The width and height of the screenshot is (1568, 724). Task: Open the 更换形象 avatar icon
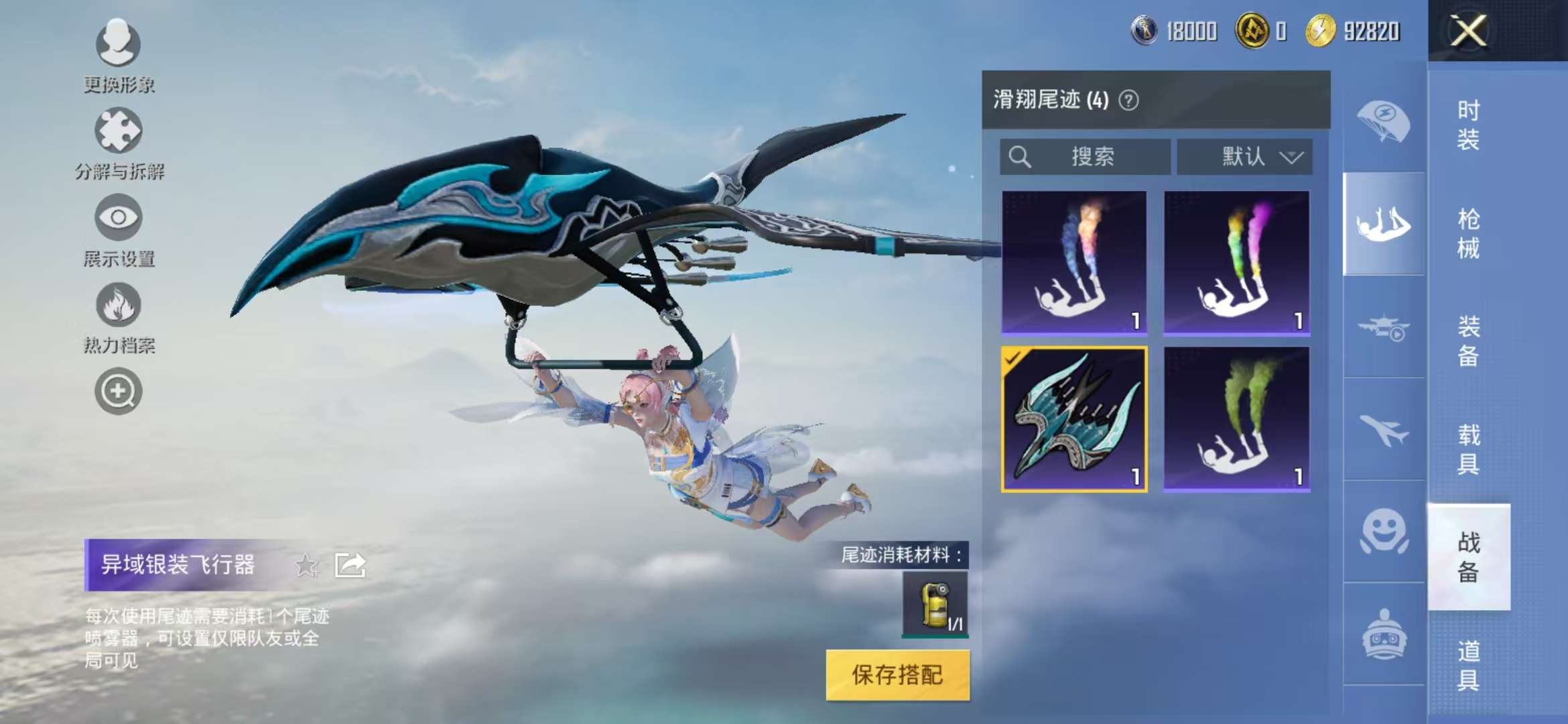pos(117,44)
